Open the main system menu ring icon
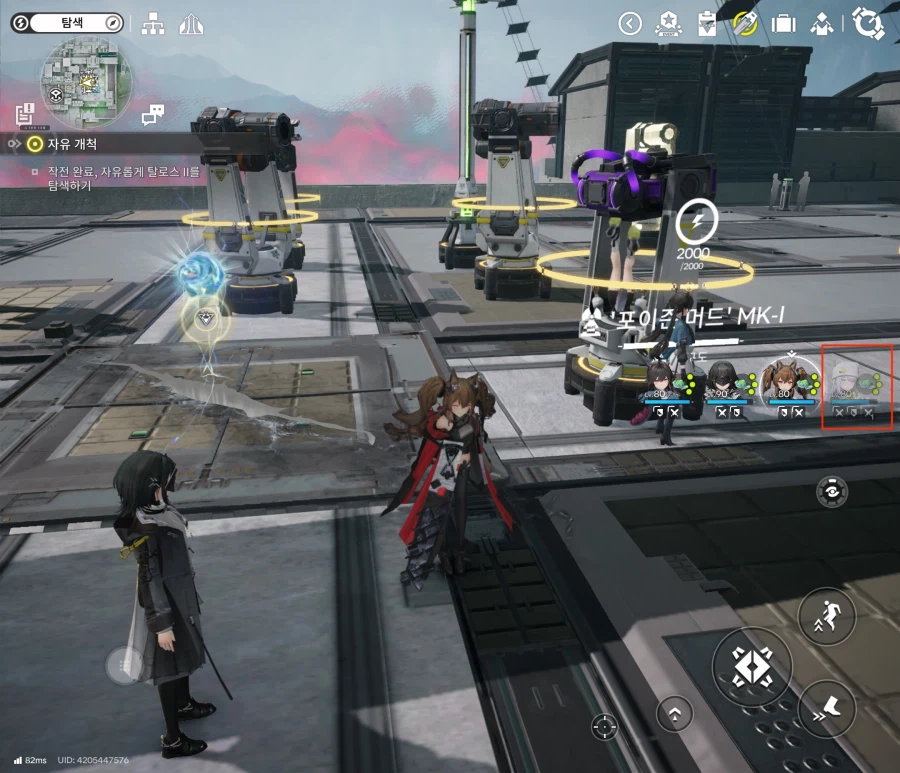This screenshot has width=900, height=773. click(x=868, y=23)
